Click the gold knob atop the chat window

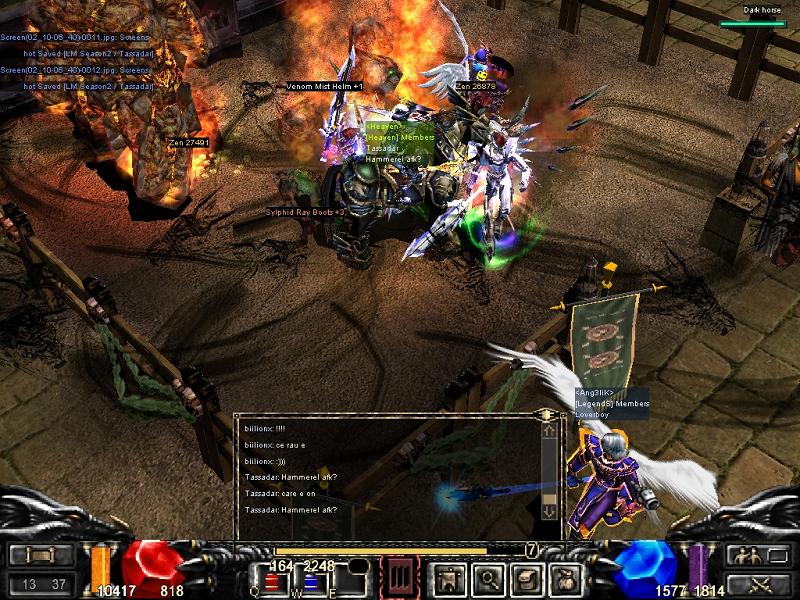click(x=546, y=414)
